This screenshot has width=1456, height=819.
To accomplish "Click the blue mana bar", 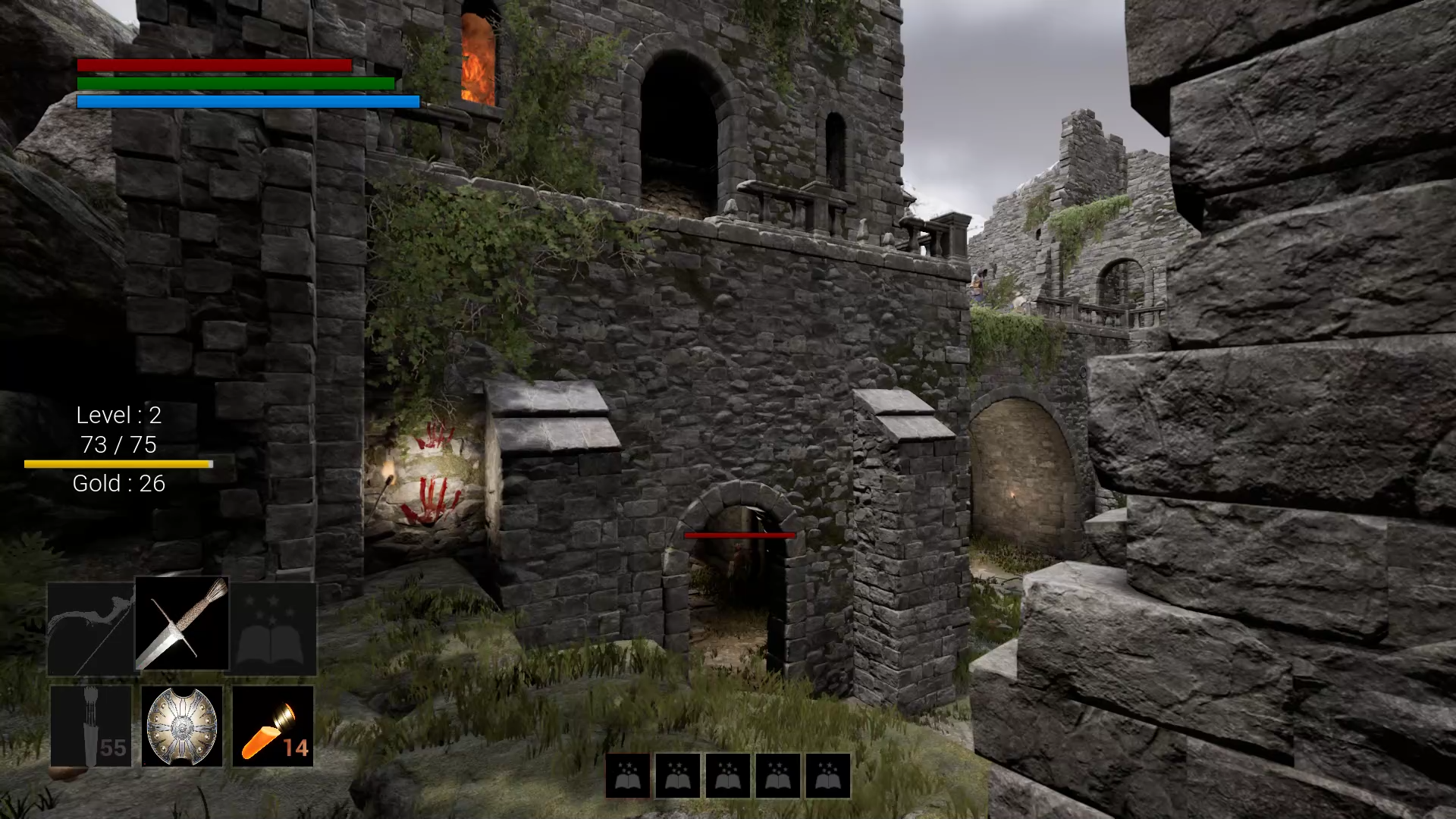I will tap(247, 100).
